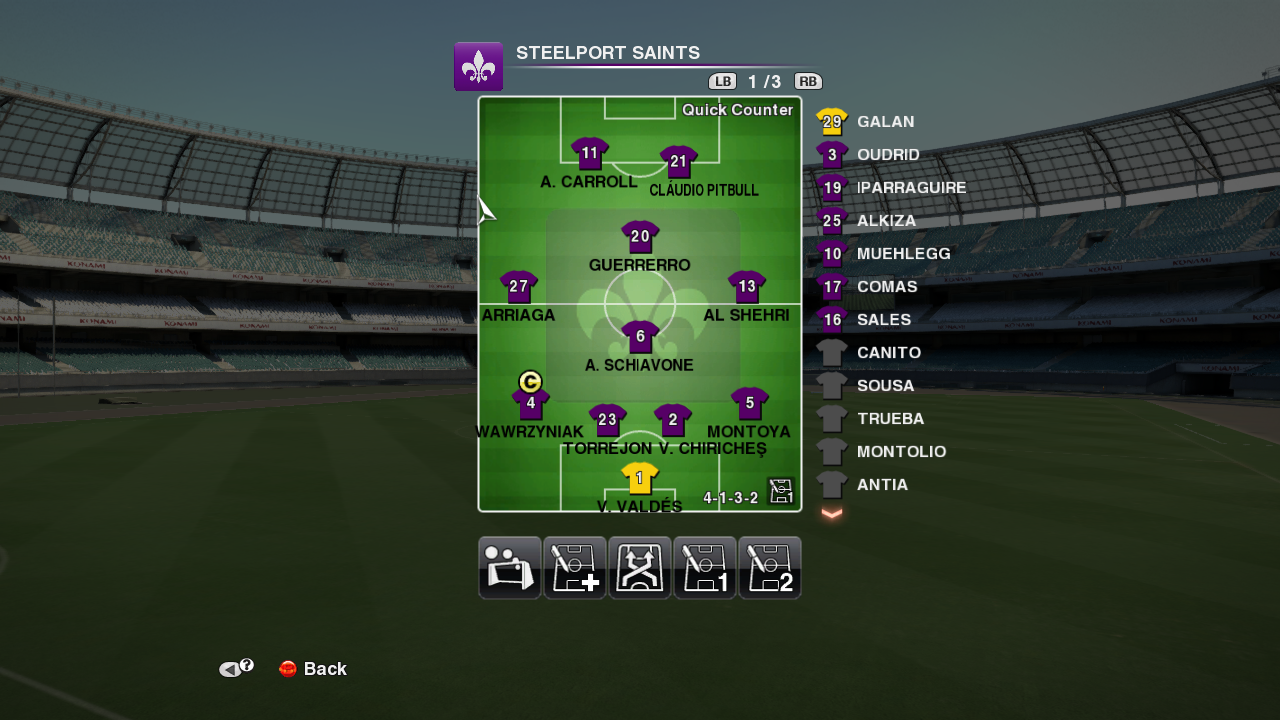Viewport: 1280px width, 720px height.
Task: Open the tactics arrows icon
Action: click(x=640, y=568)
